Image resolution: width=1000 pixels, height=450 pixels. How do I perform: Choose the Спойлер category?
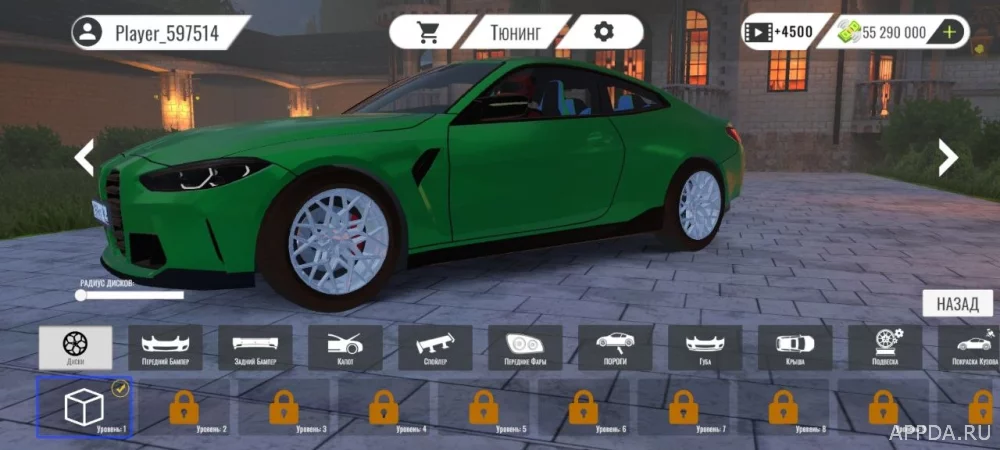coord(435,347)
